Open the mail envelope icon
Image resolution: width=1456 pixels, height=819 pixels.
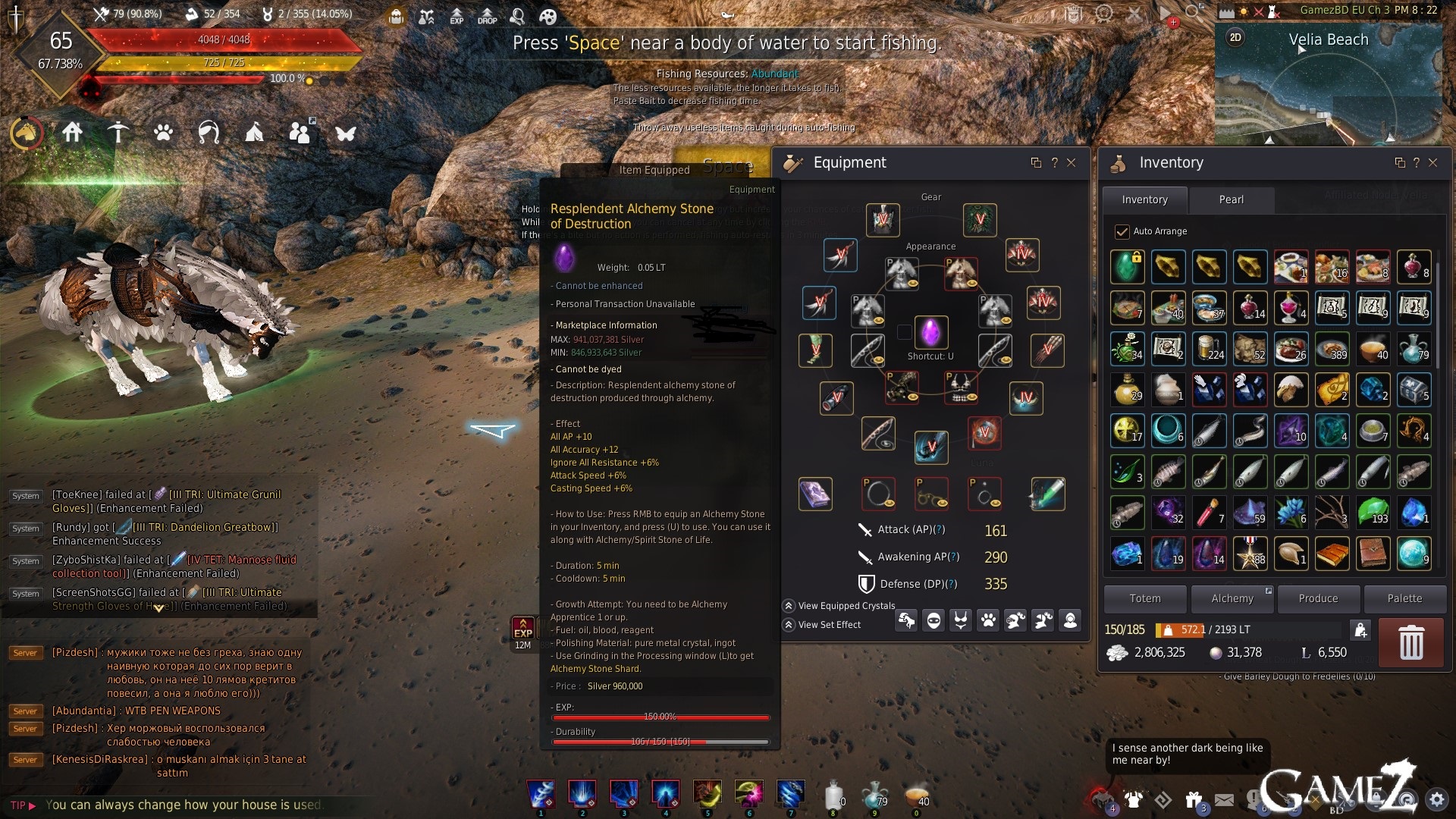[1224, 799]
